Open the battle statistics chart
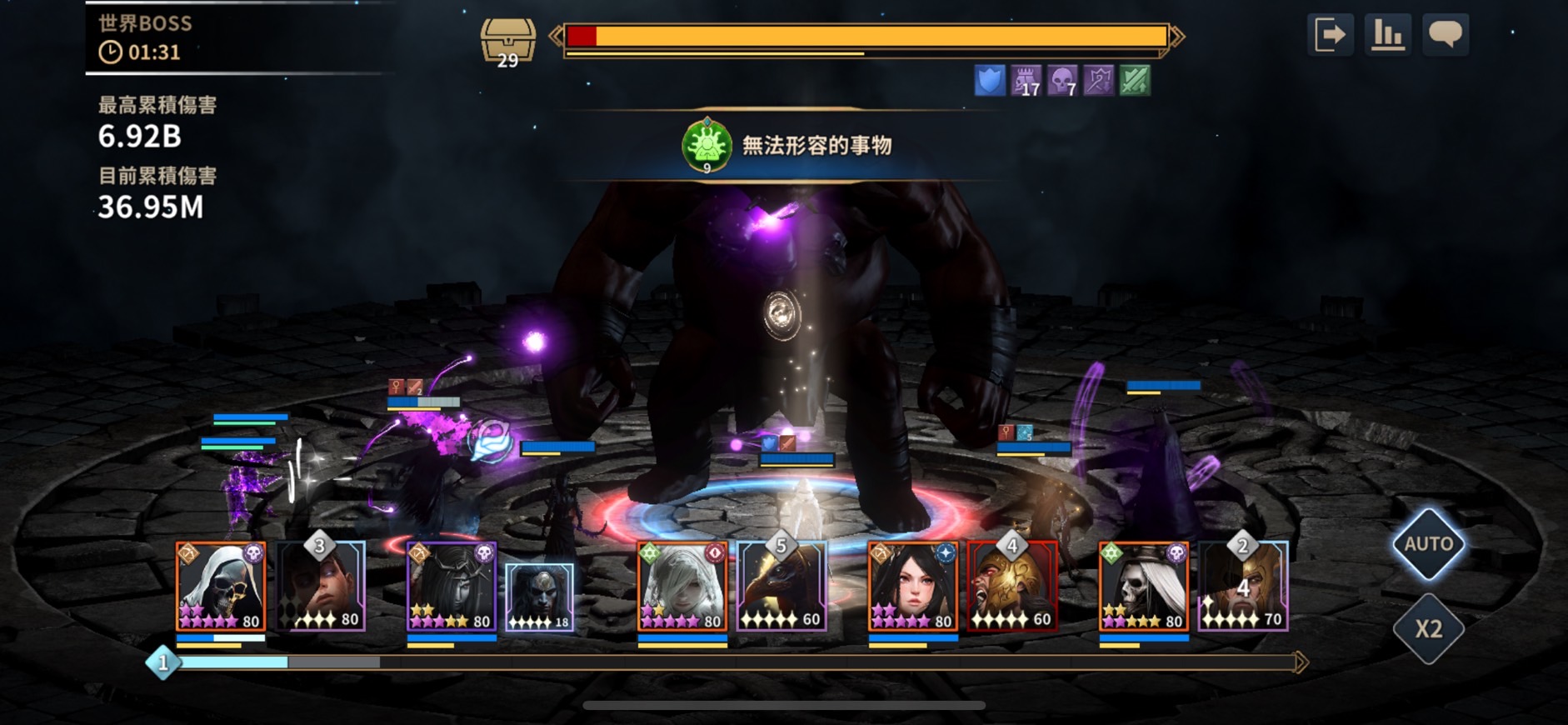Screen dimensions: 1568x725 click(1387, 35)
